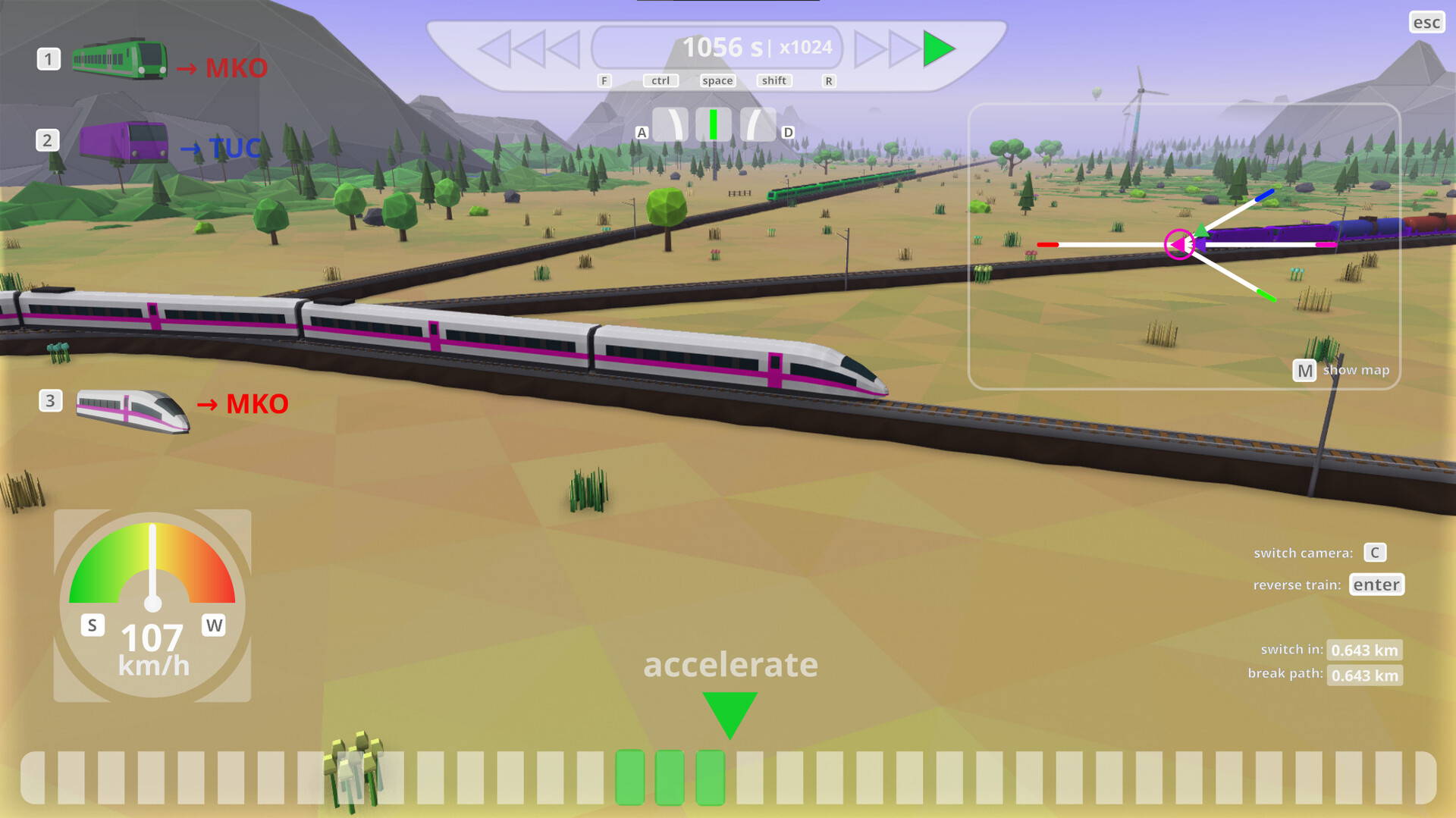Screen dimensions: 1456x818
Task: Click the break path value showing 0.643 km
Action: pyautogui.click(x=1364, y=675)
